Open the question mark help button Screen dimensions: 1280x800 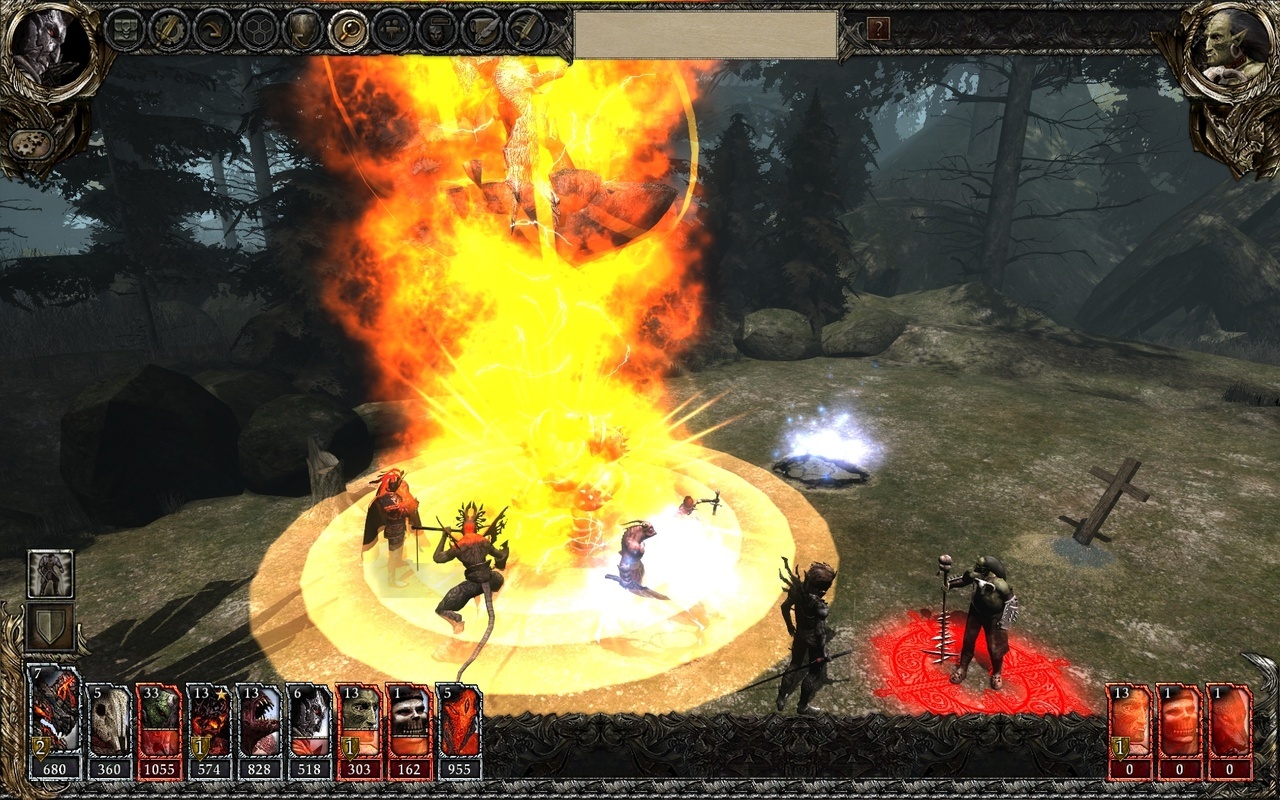[878, 28]
